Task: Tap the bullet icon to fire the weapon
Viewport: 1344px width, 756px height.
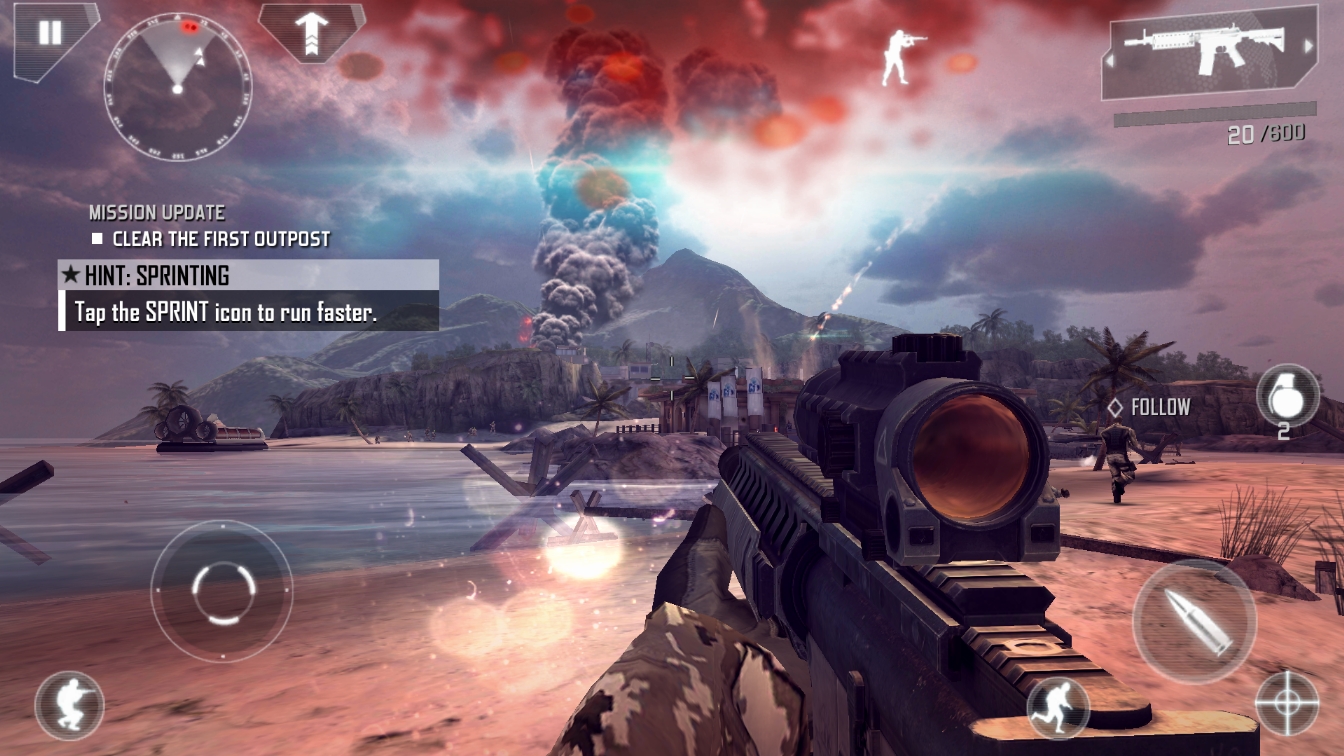Action: (1196, 620)
